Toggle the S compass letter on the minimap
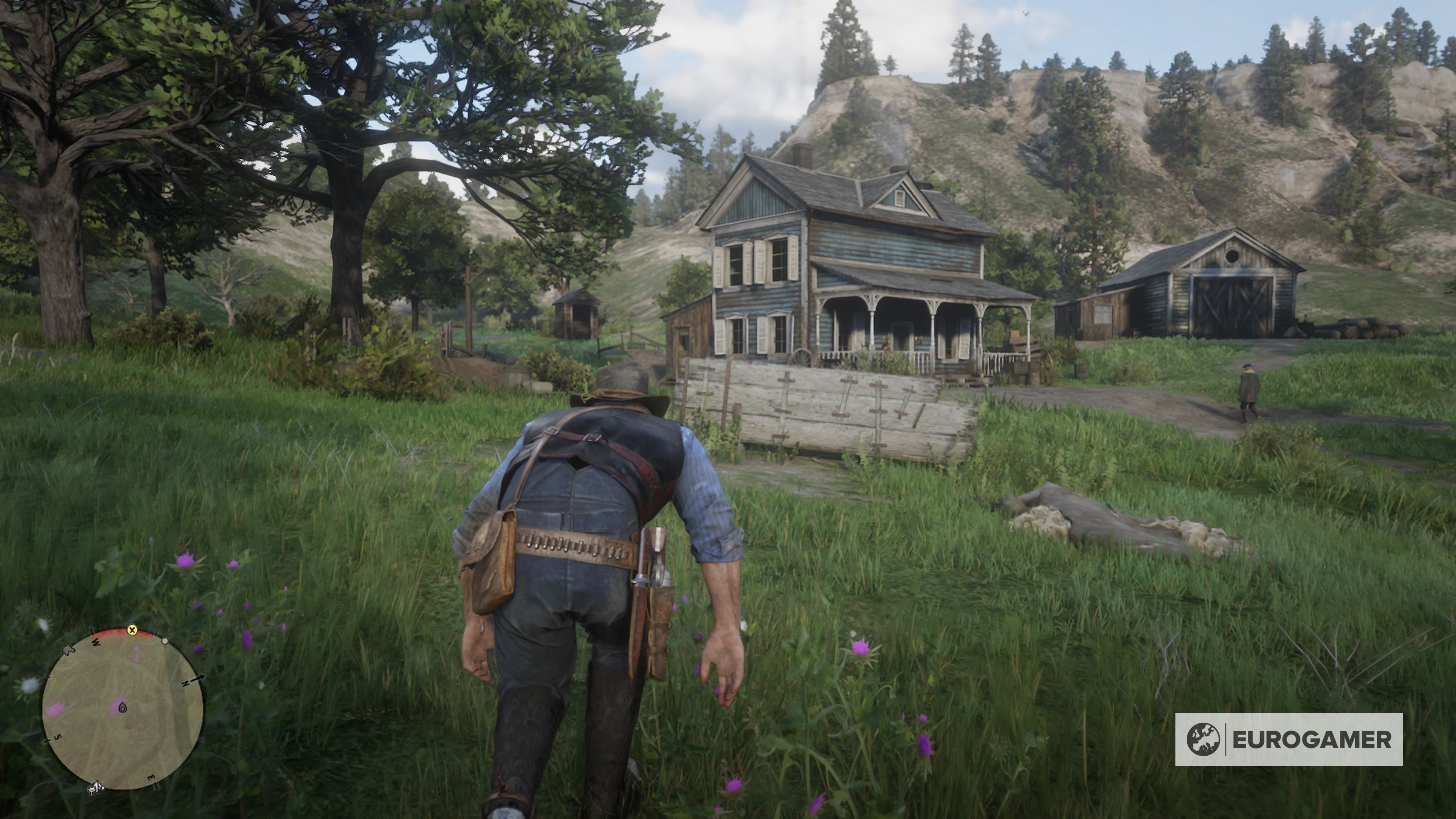This screenshot has height=819, width=1456. click(58, 736)
